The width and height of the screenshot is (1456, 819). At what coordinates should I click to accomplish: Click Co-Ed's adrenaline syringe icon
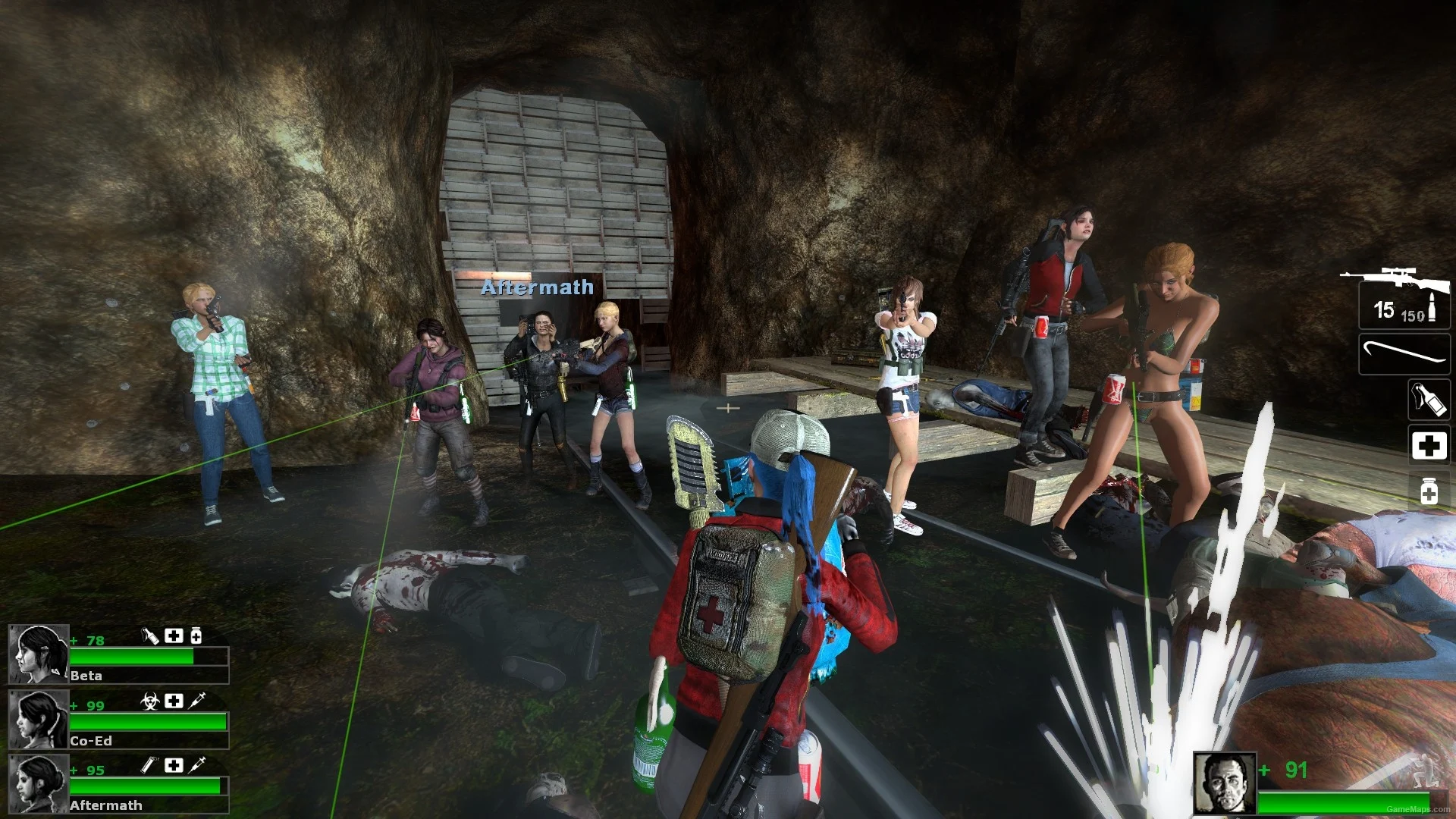(x=197, y=701)
